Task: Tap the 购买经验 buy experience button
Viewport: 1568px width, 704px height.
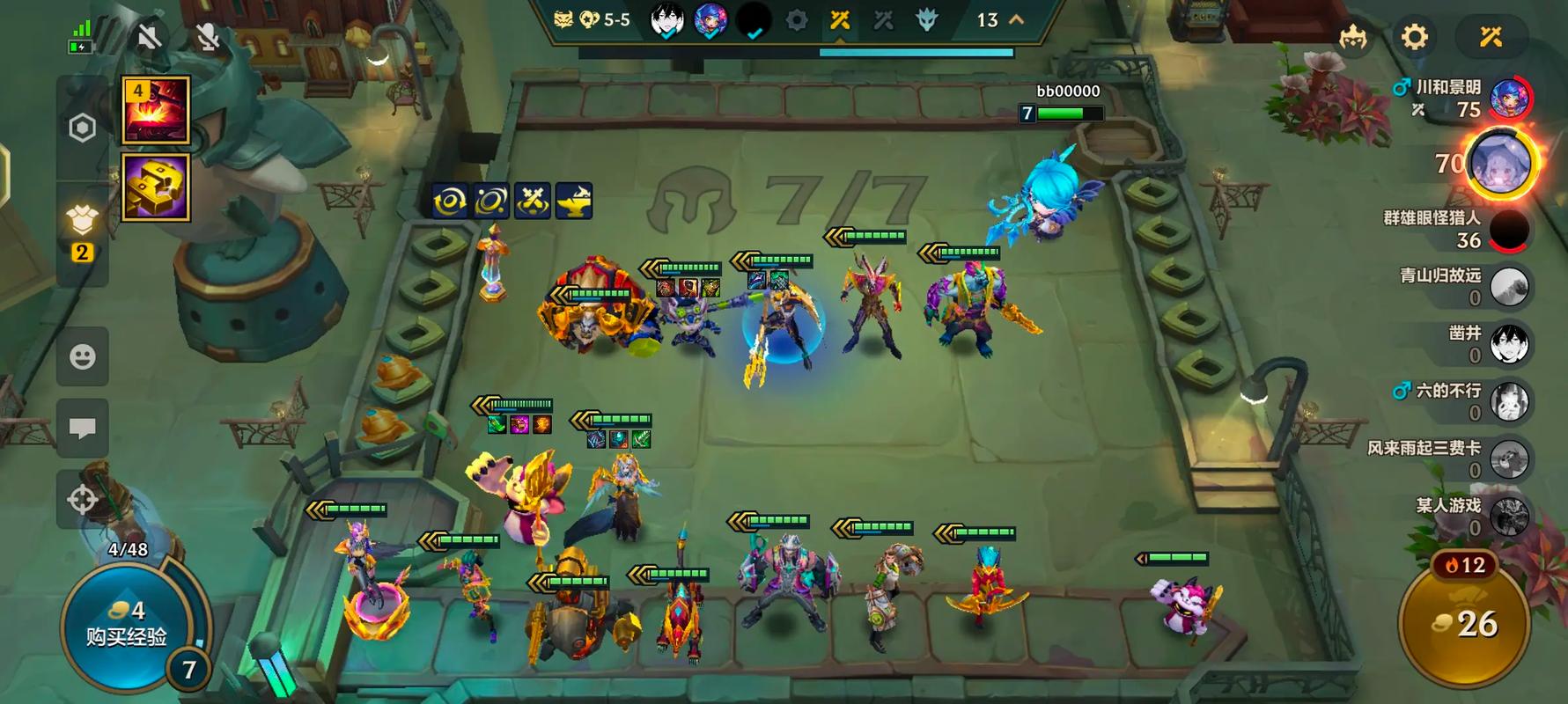Action: coord(126,623)
